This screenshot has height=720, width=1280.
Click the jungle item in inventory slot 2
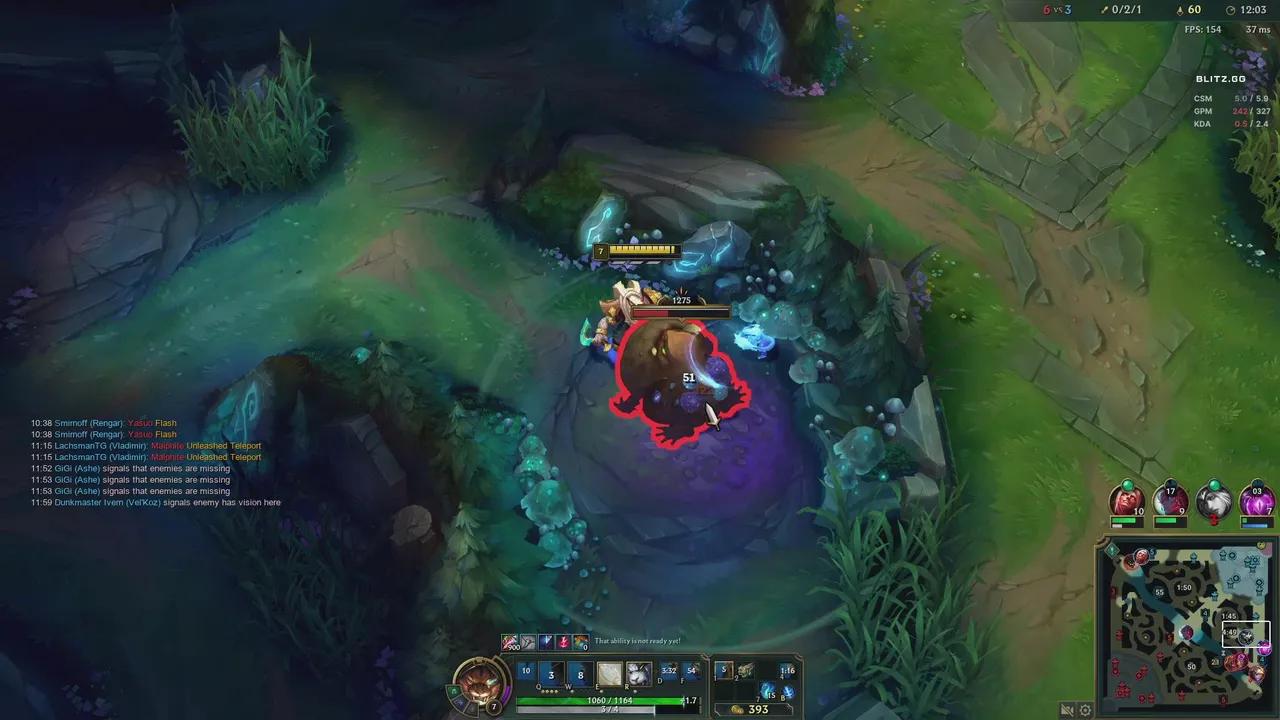(745, 670)
